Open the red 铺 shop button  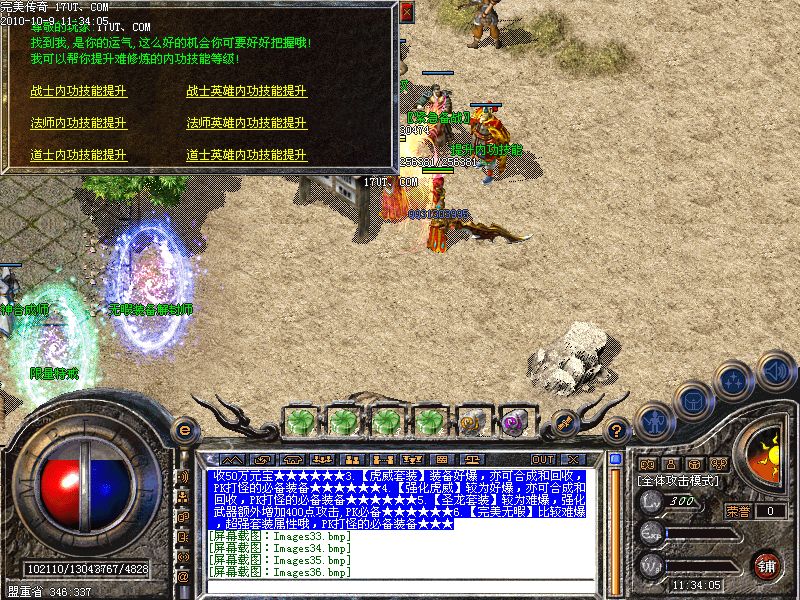click(767, 565)
